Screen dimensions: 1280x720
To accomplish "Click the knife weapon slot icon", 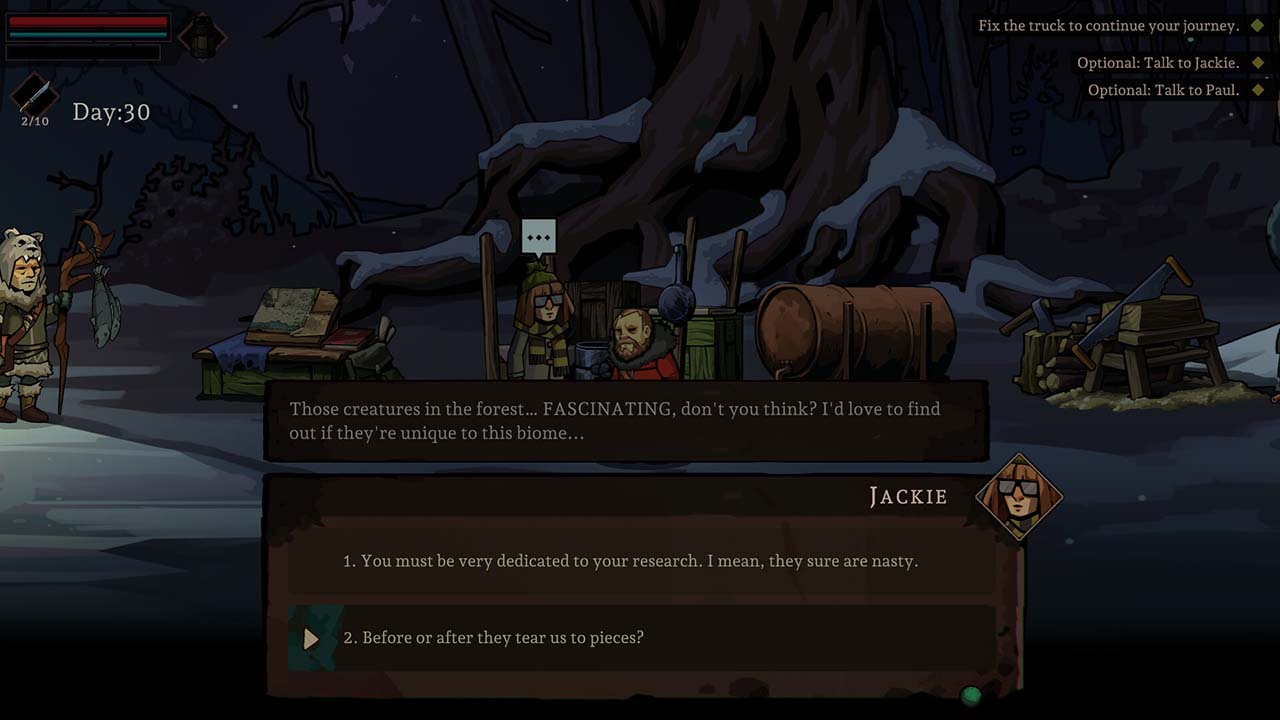I will [34, 96].
